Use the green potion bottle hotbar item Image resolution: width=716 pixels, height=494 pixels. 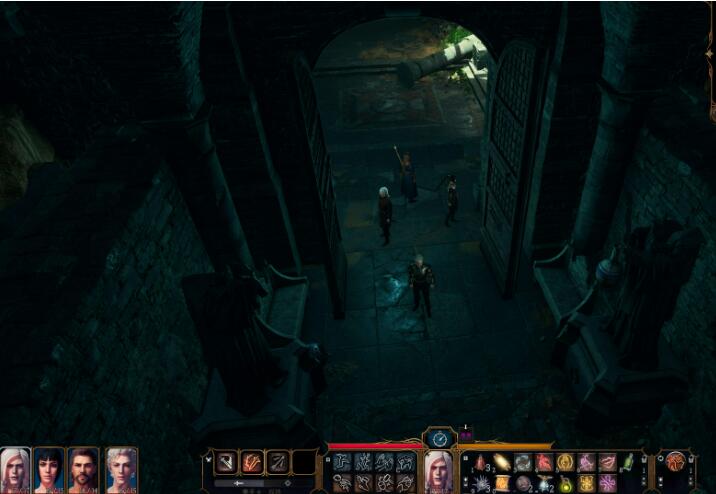point(628,462)
